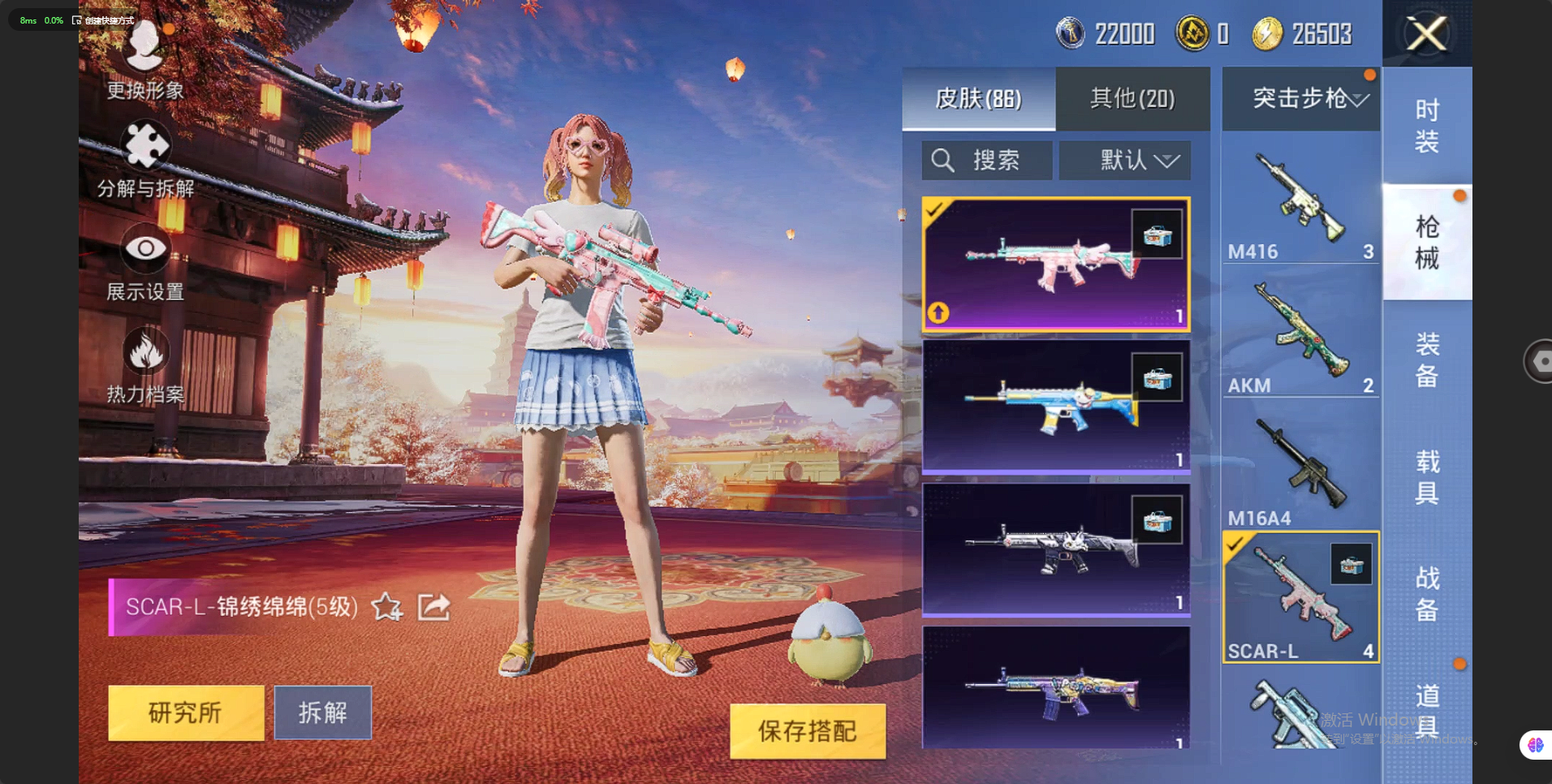This screenshot has width=1552, height=784.
Task: Open the 载具 category tab
Action: click(x=1426, y=477)
